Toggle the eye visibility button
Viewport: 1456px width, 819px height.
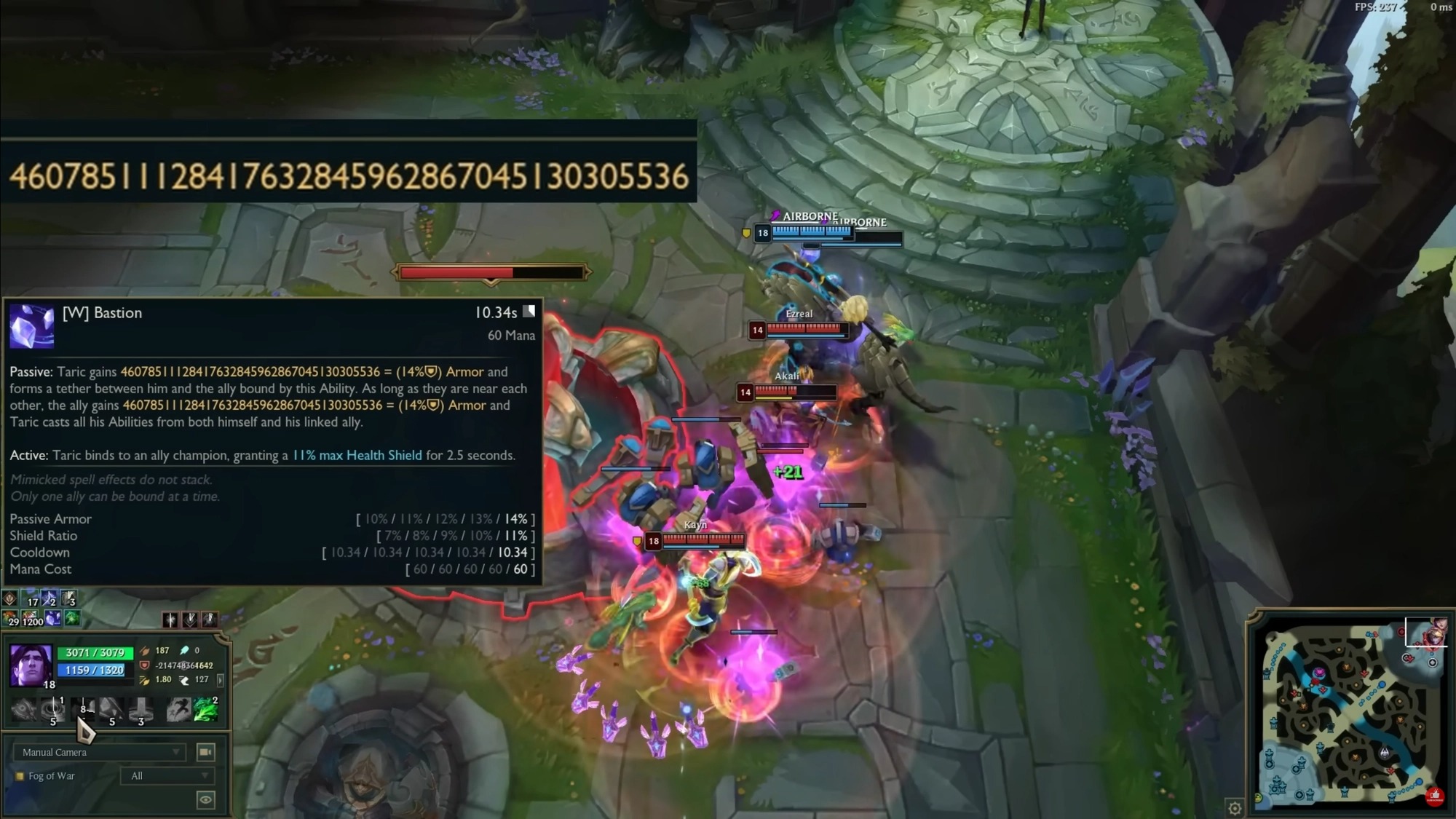pos(206,800)
